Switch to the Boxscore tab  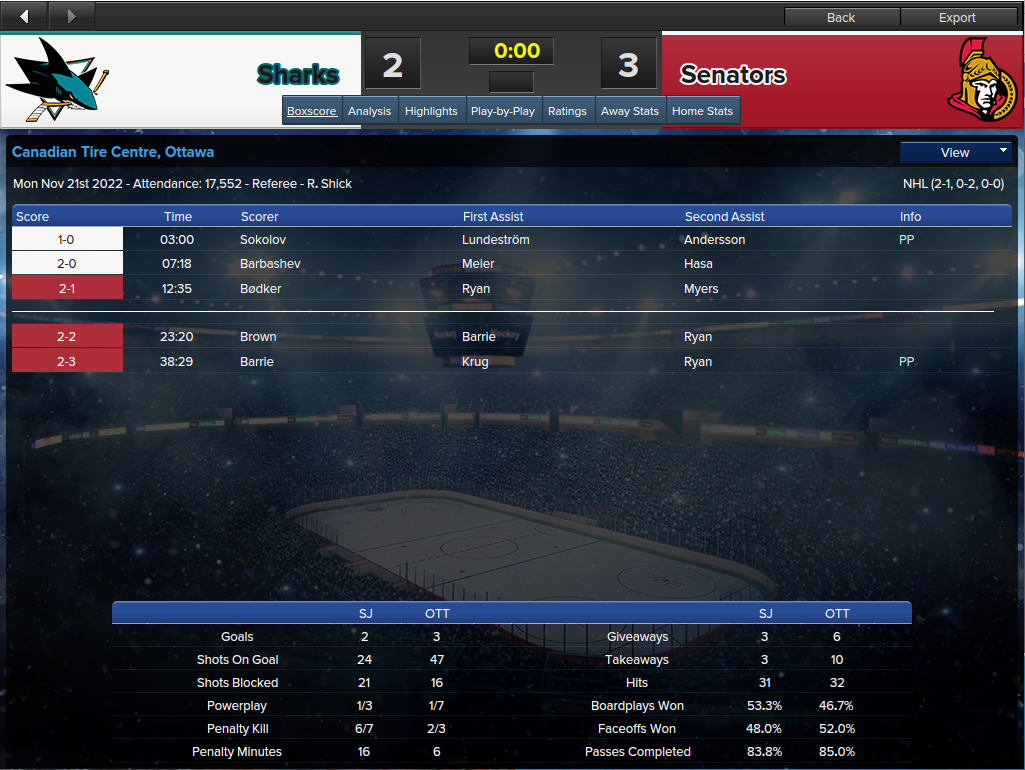pos(312,111)
